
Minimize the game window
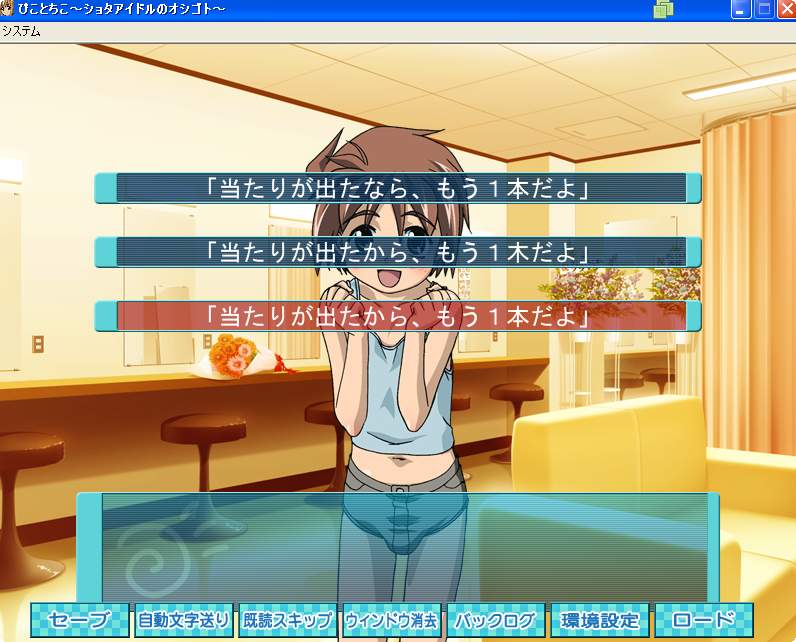(x=741, y=10)
